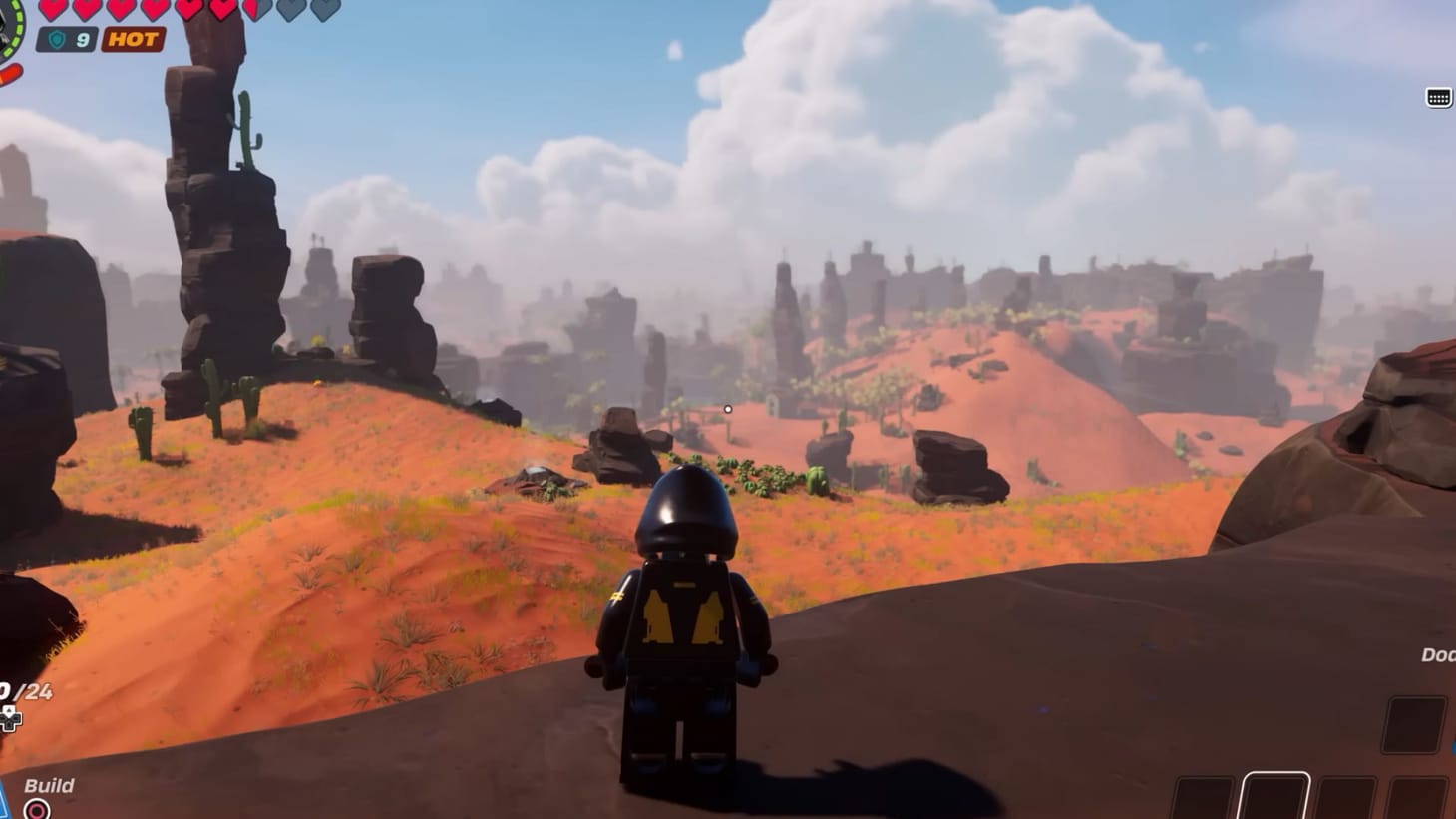Click the shield charge counter icon
1456x819 pixels.
point(57,38)
